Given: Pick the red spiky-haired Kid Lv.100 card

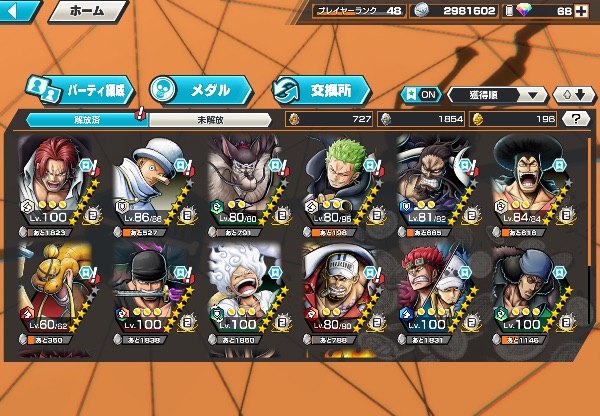Looking at the screenshot, I should [436, 295].
